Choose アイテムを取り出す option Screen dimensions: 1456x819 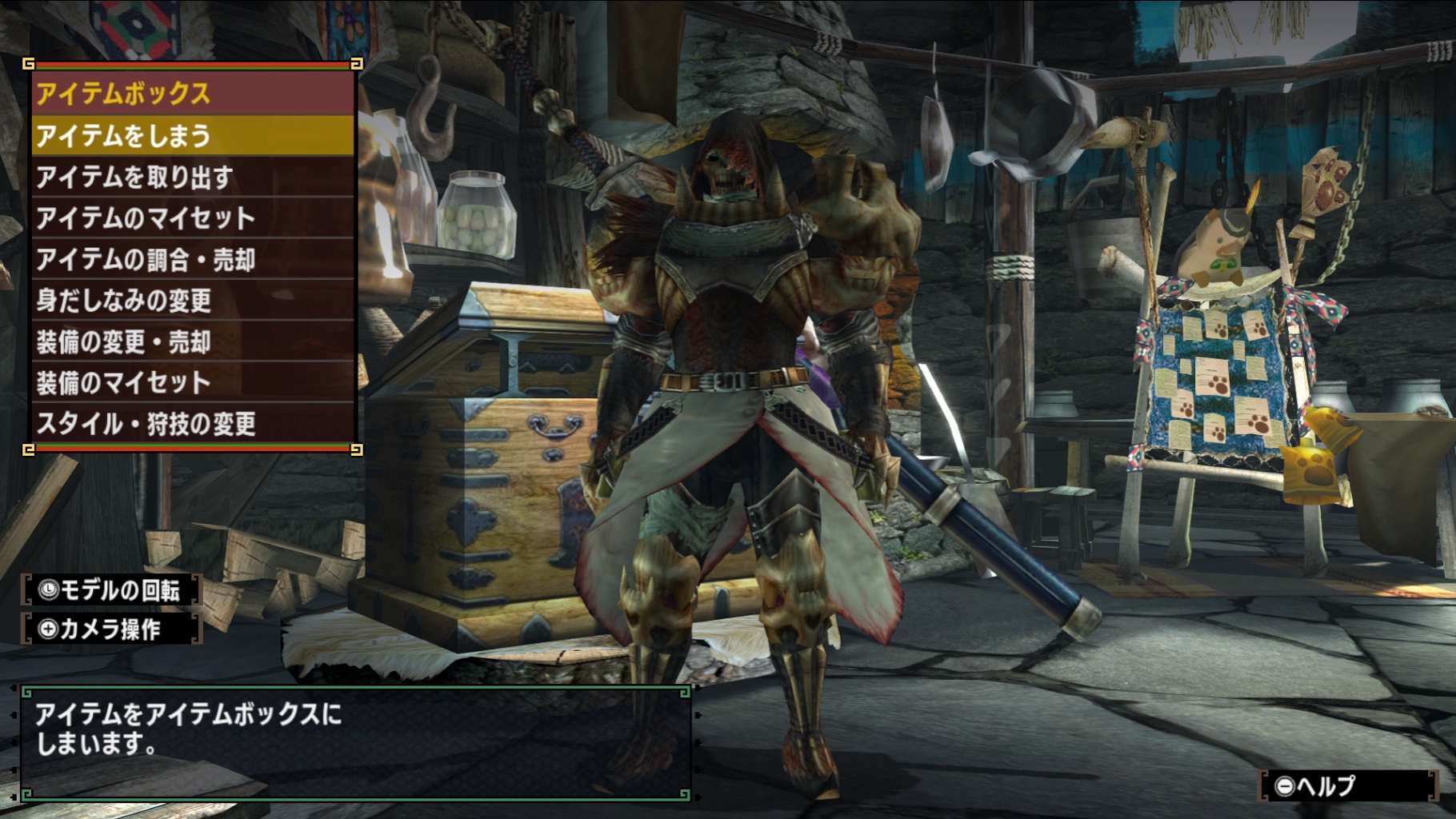(192, 177)
